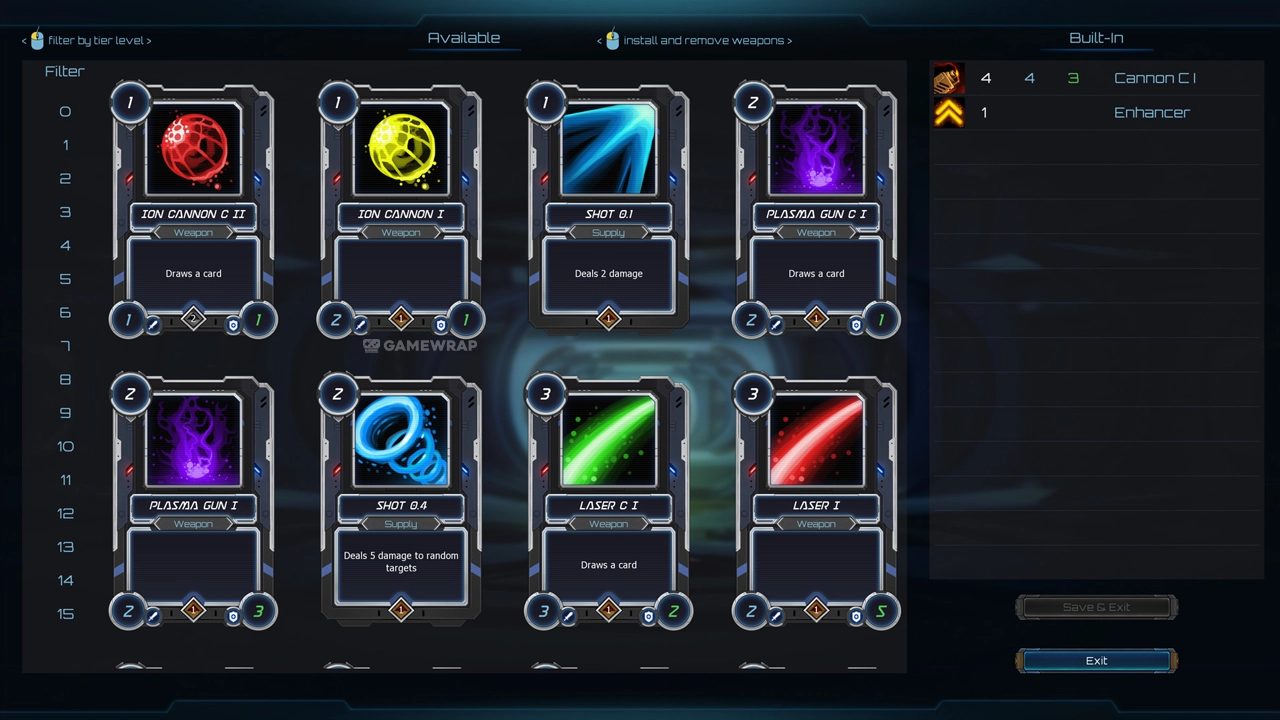1280x720 pixels.
Task: Filter the list to tier 10
Action: tap(65, 447)
